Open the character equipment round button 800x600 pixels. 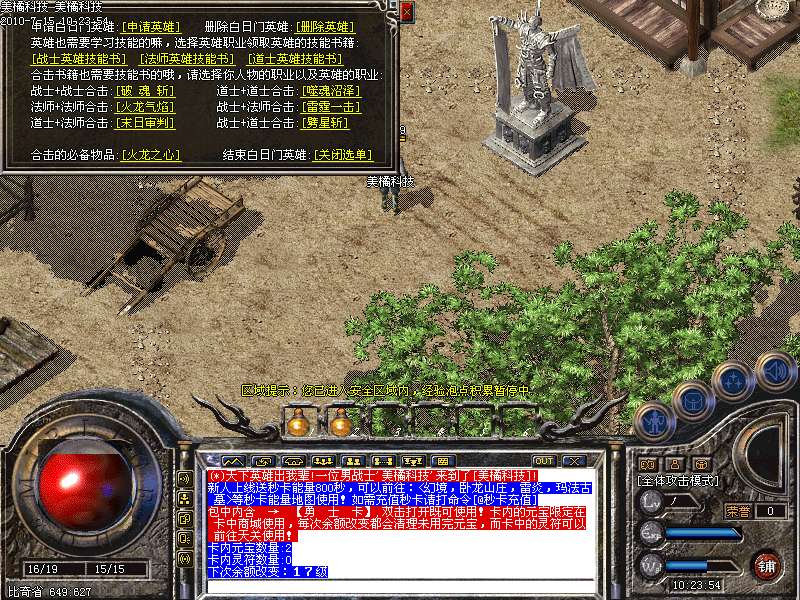[654, 422]
